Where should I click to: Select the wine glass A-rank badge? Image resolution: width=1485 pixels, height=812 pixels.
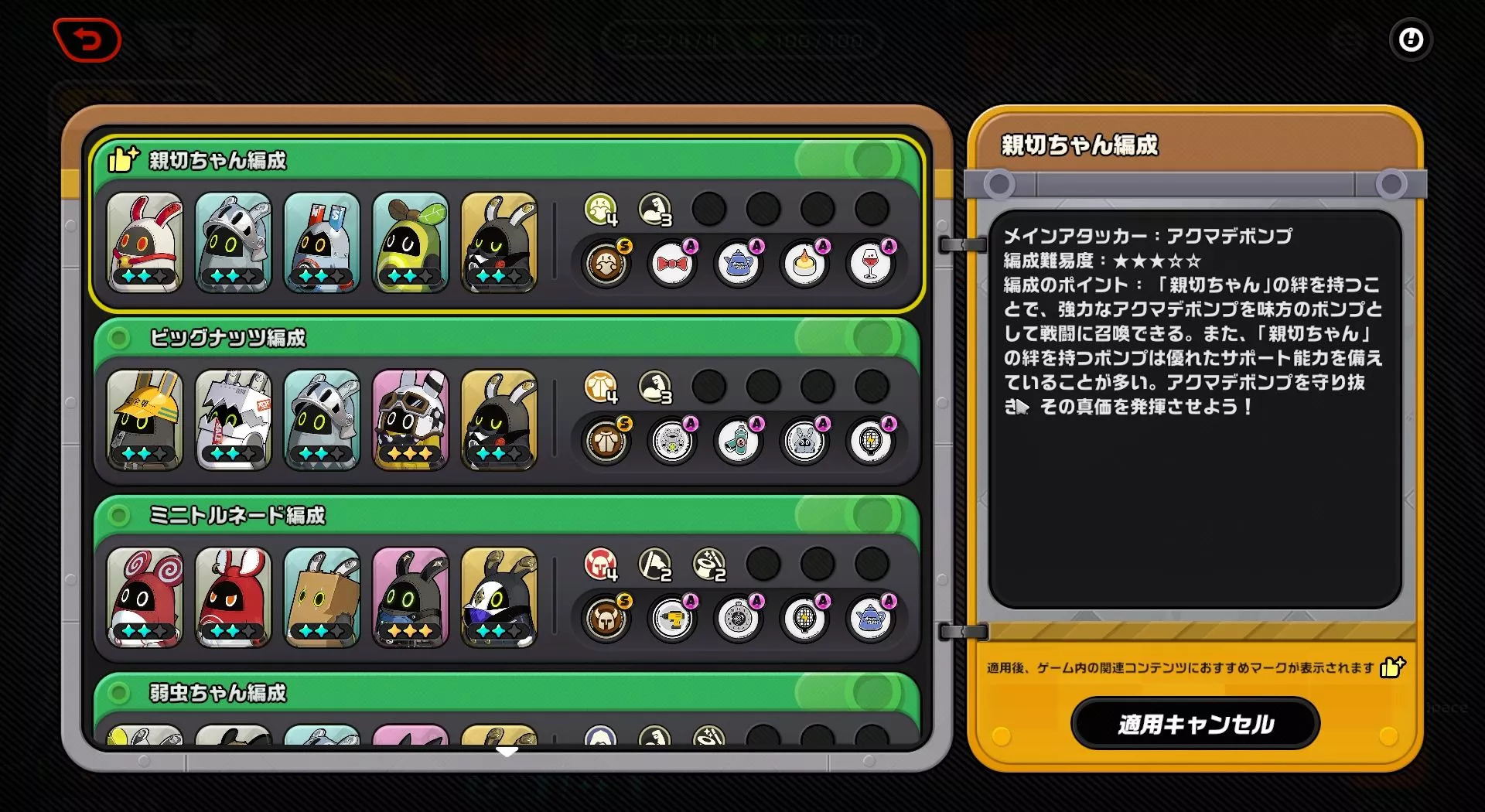tap(872, 263)
